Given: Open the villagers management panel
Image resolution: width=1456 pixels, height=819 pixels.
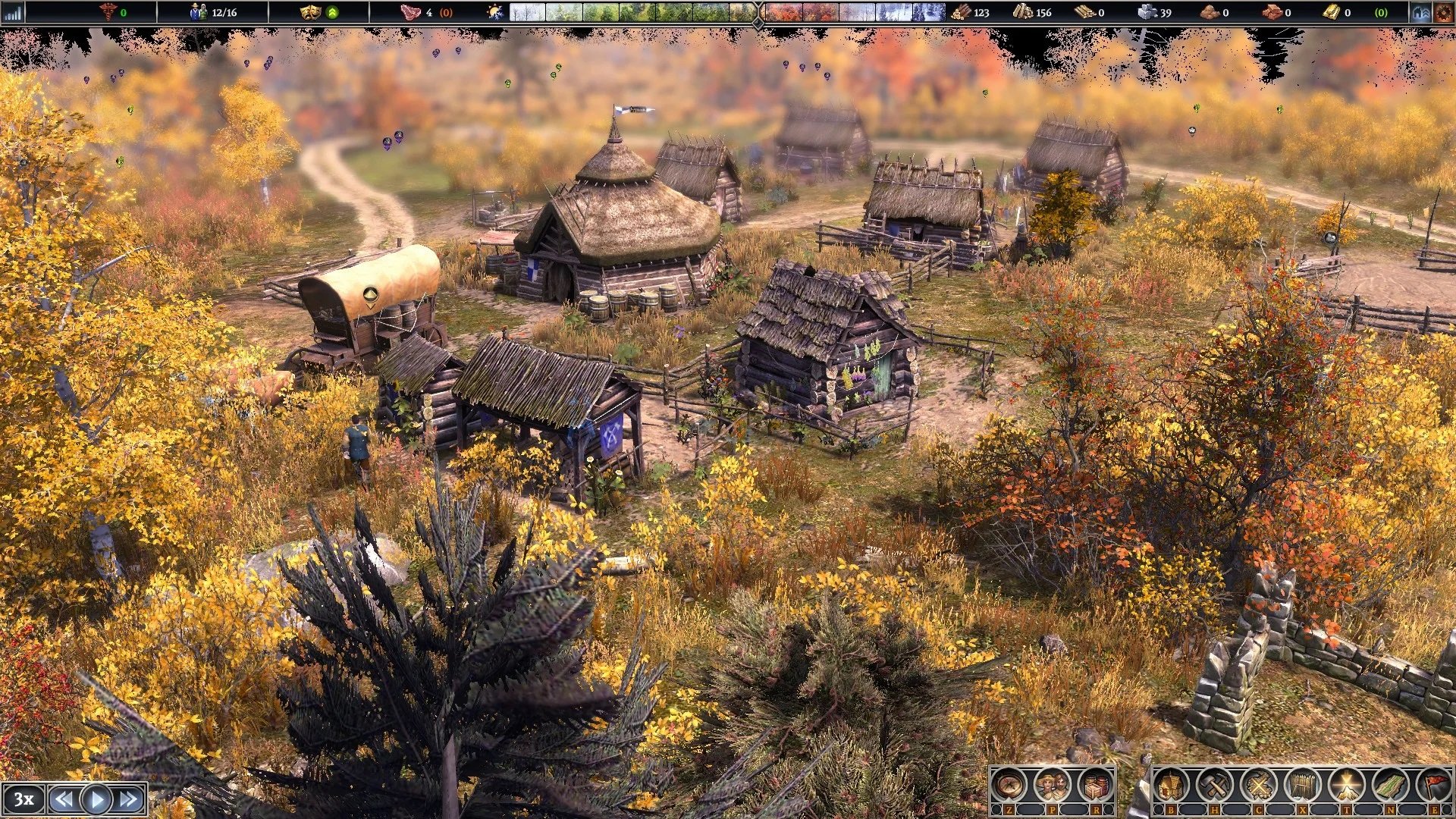Looking at the screenshot, I should coord(1052,785).
